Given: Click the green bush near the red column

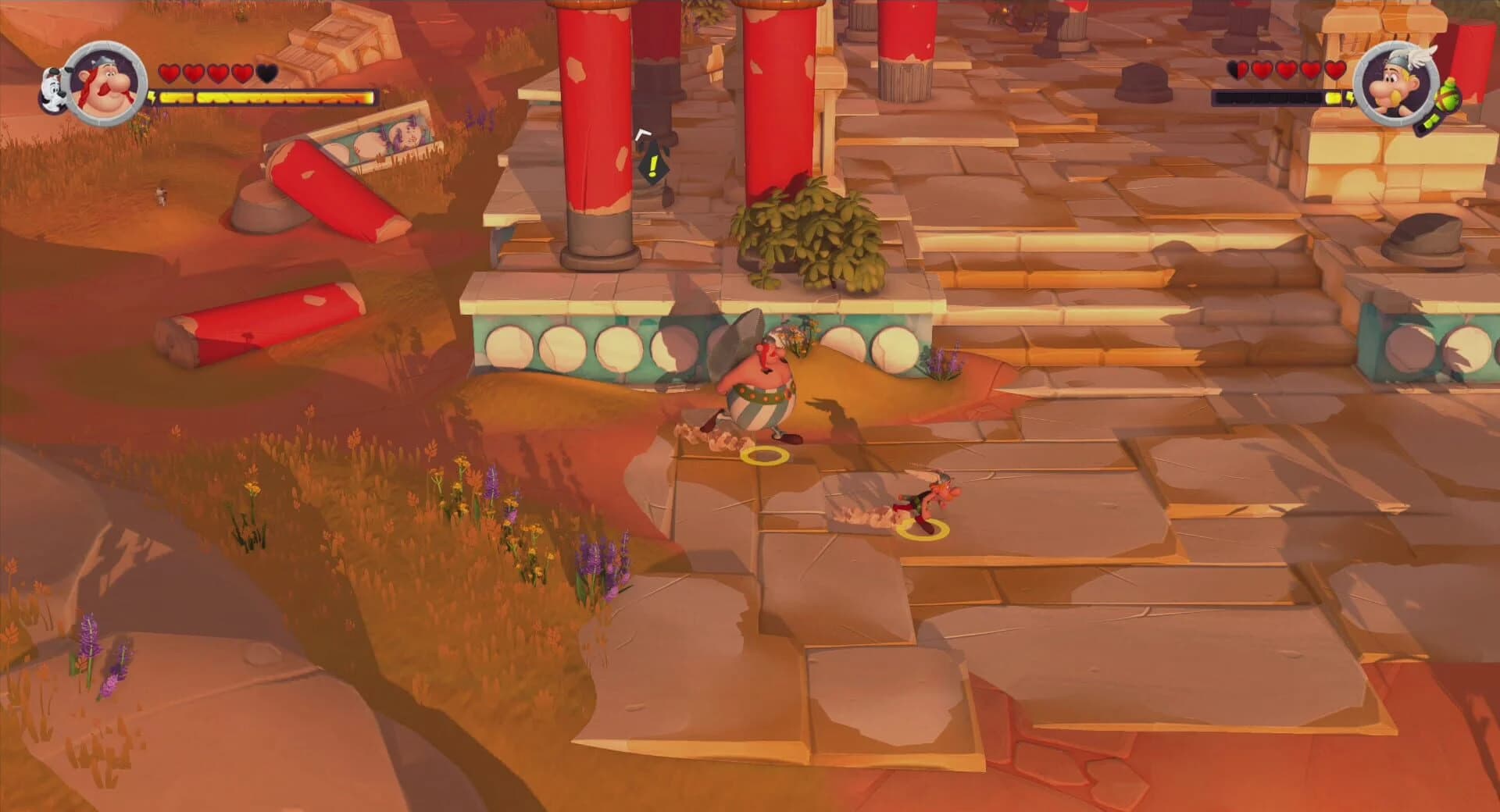Looking at the screenshot, I should 809,238.
